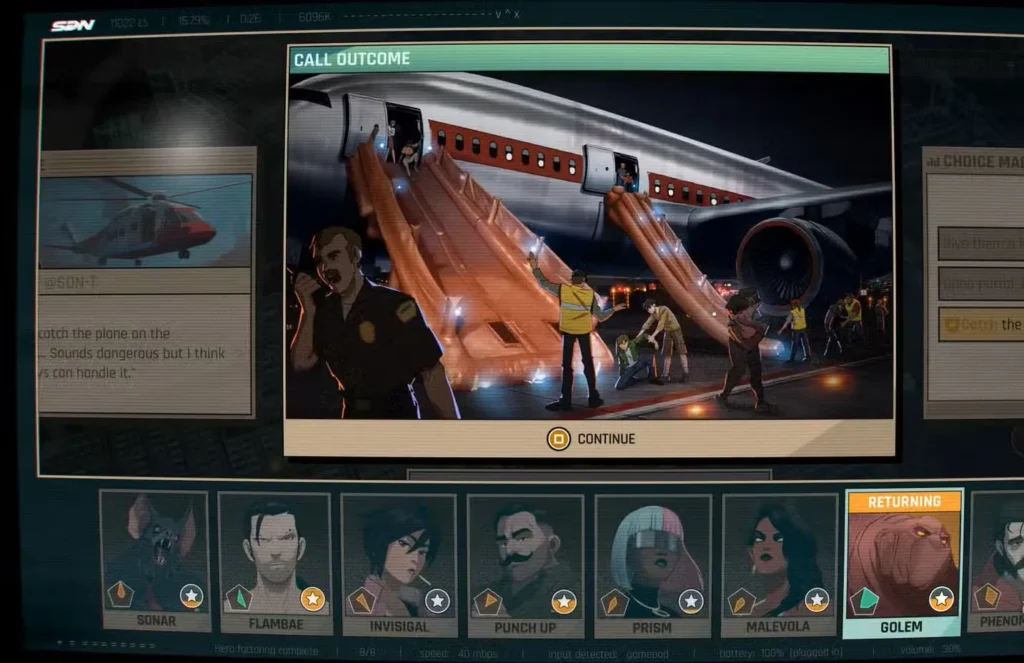
Task: Open the helicopter call thumbnail
Action: click(146, 222)
